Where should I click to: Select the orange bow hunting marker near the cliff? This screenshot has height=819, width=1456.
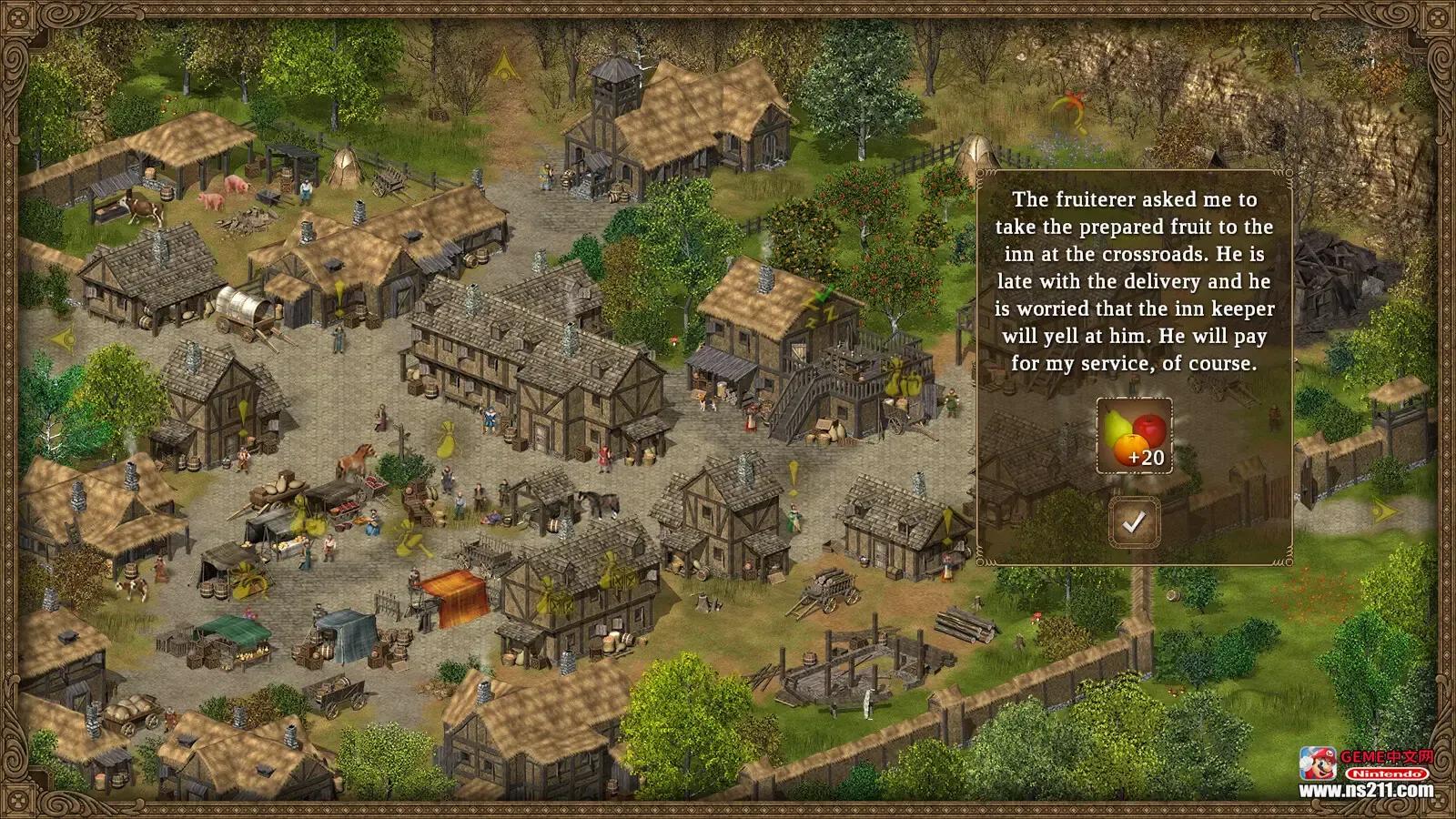point(1068,109)
